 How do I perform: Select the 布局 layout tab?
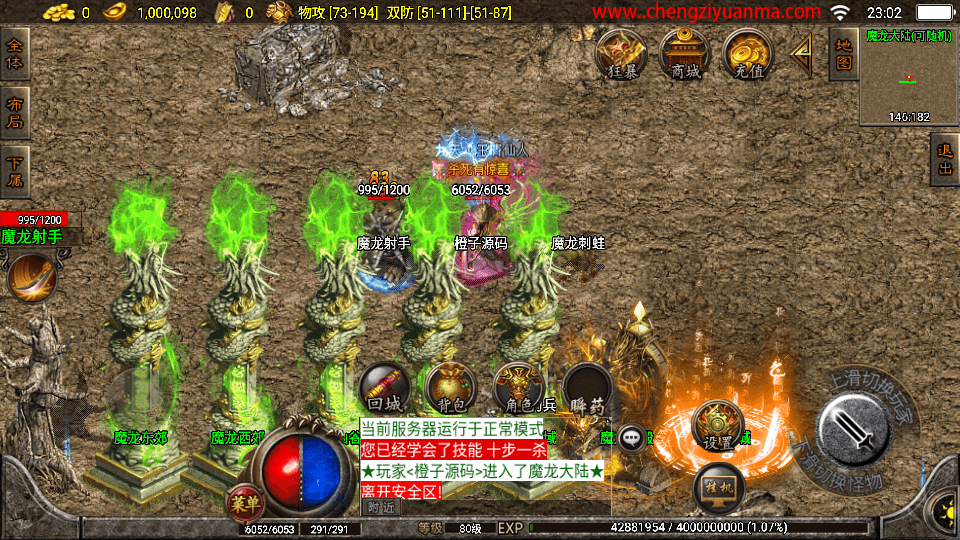15,113
